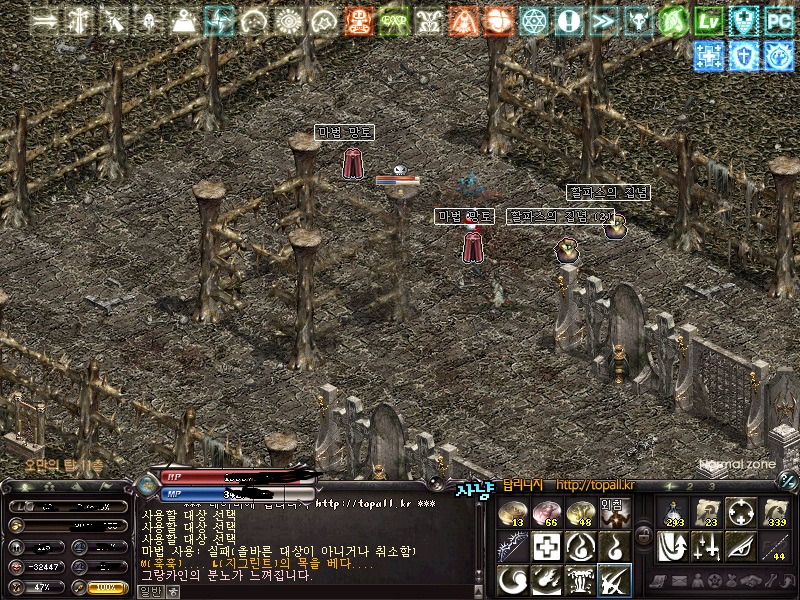Activate the eye skill icon
The height and width of the screenshot is (600, 800).
[741, 546]
